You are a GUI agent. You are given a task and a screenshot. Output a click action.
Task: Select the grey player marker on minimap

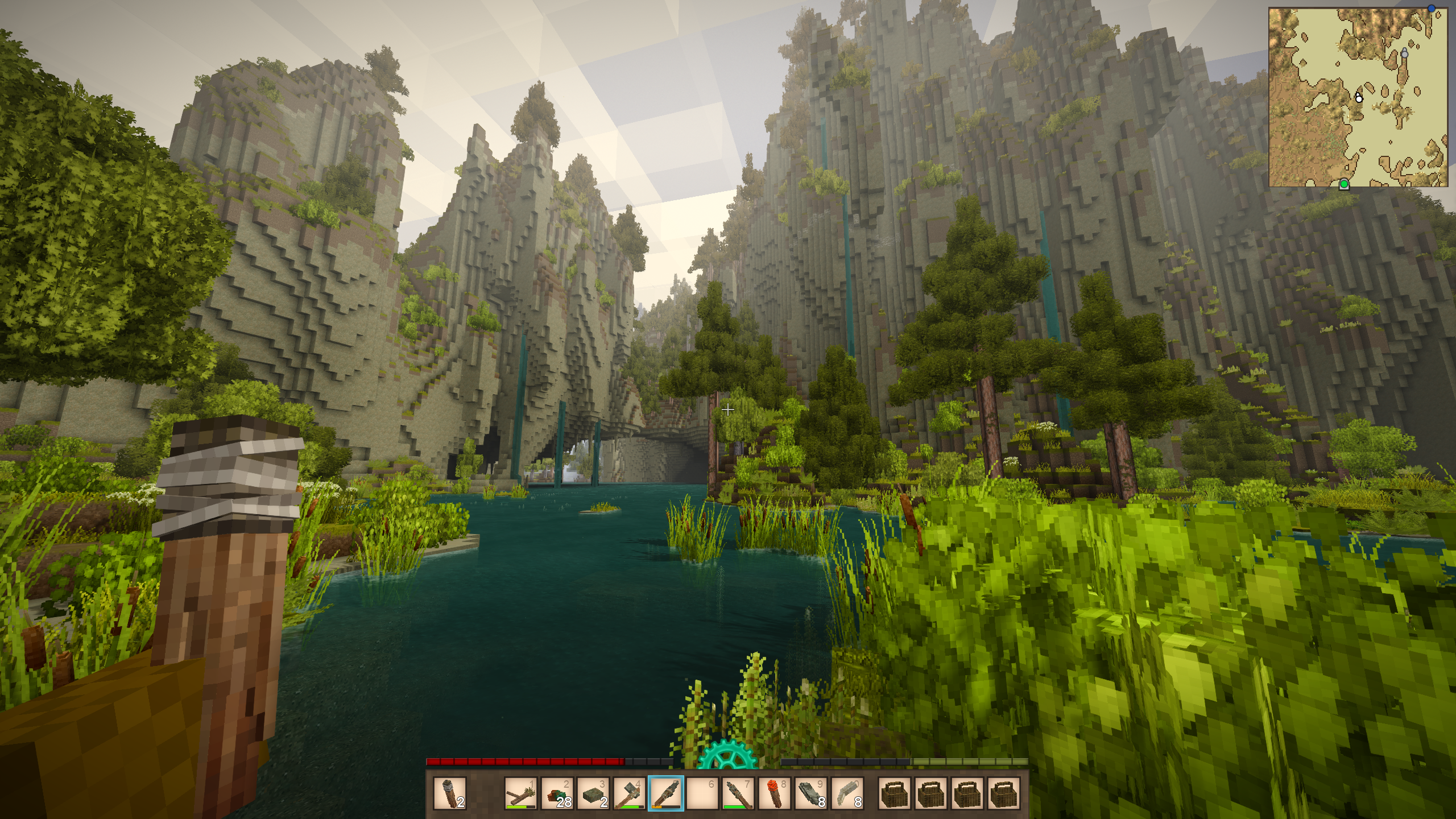1404,54
